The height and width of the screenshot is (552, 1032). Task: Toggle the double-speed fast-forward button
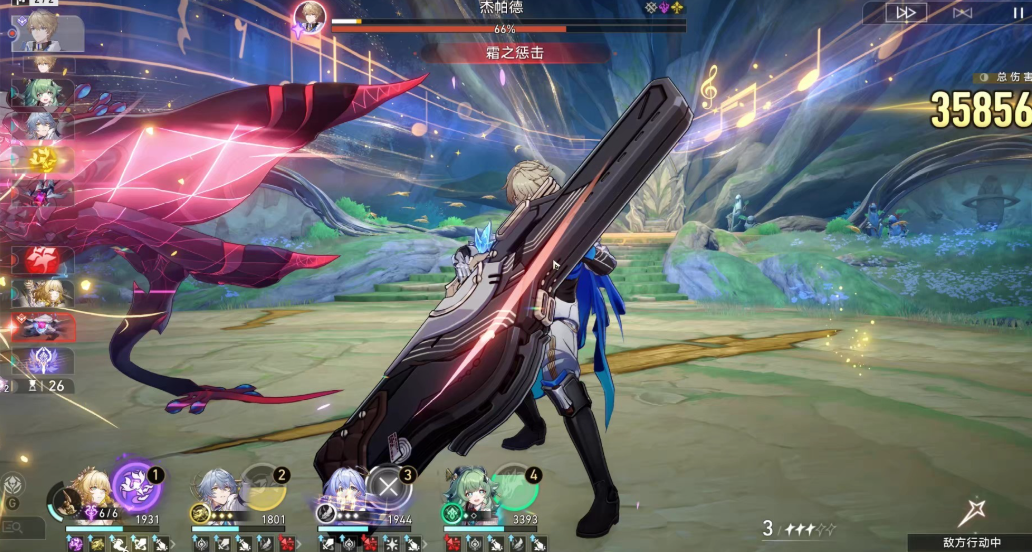coord(906,12)
